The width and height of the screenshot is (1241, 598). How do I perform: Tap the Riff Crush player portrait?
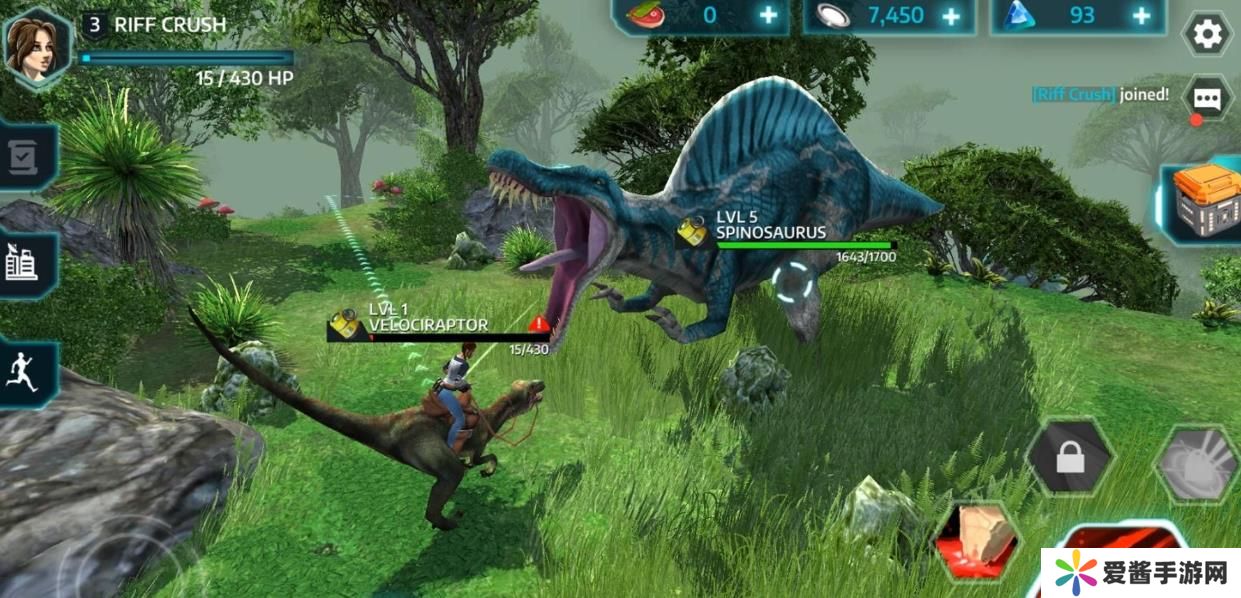tap(35, 46)
